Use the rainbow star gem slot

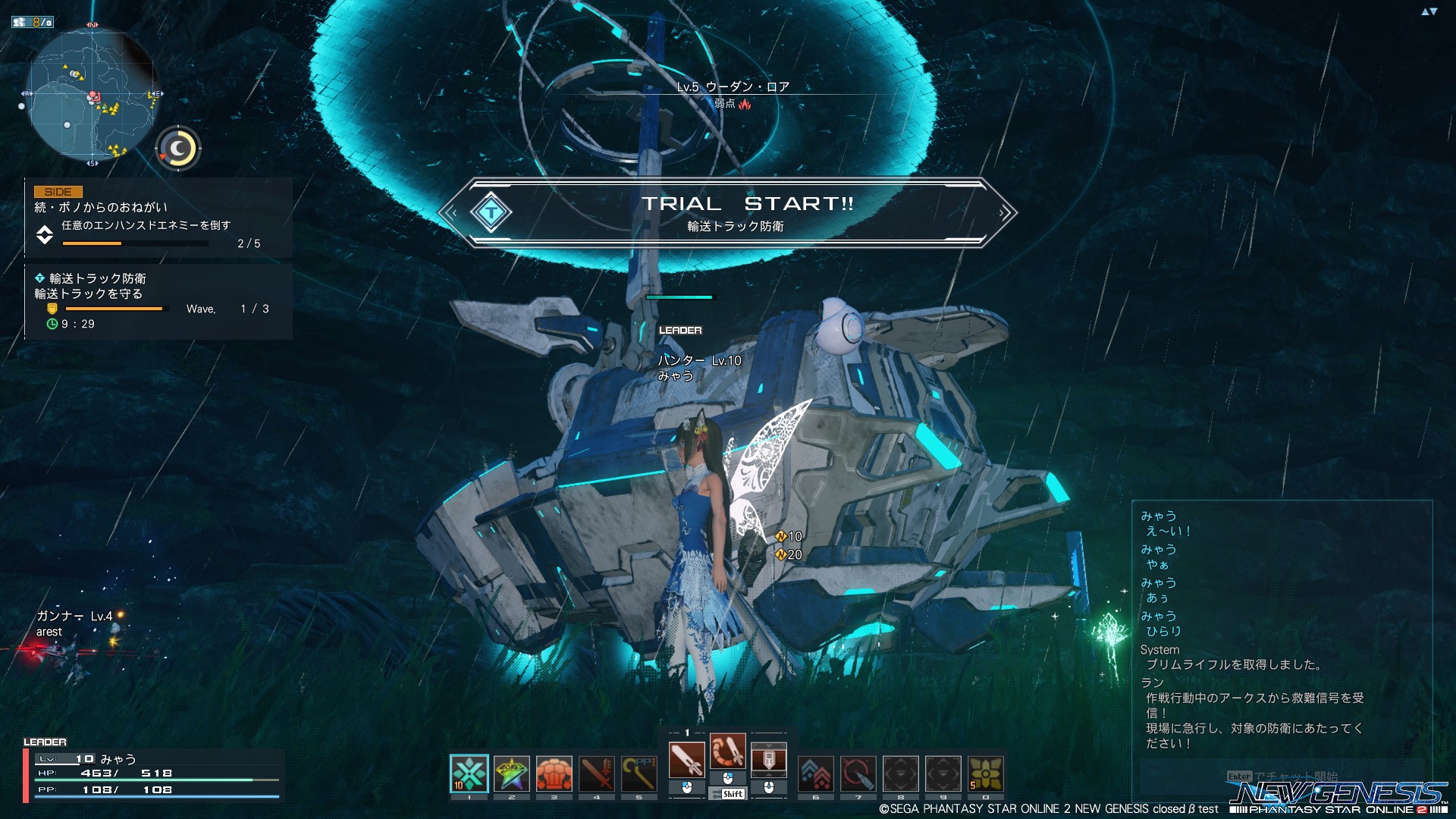point(512,773)
